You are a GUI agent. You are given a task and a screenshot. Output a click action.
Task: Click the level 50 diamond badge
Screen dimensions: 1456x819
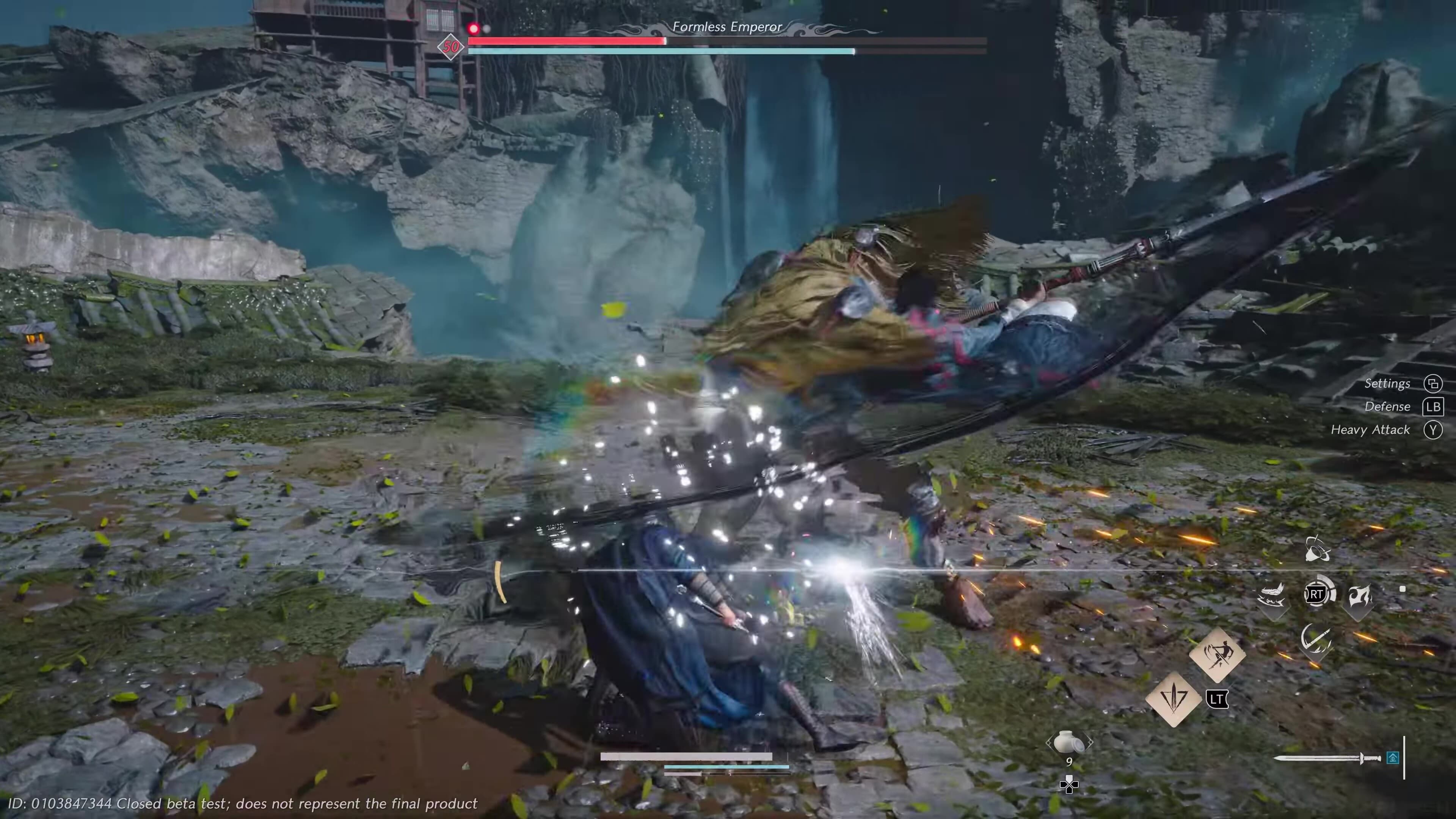pos(450,47)
